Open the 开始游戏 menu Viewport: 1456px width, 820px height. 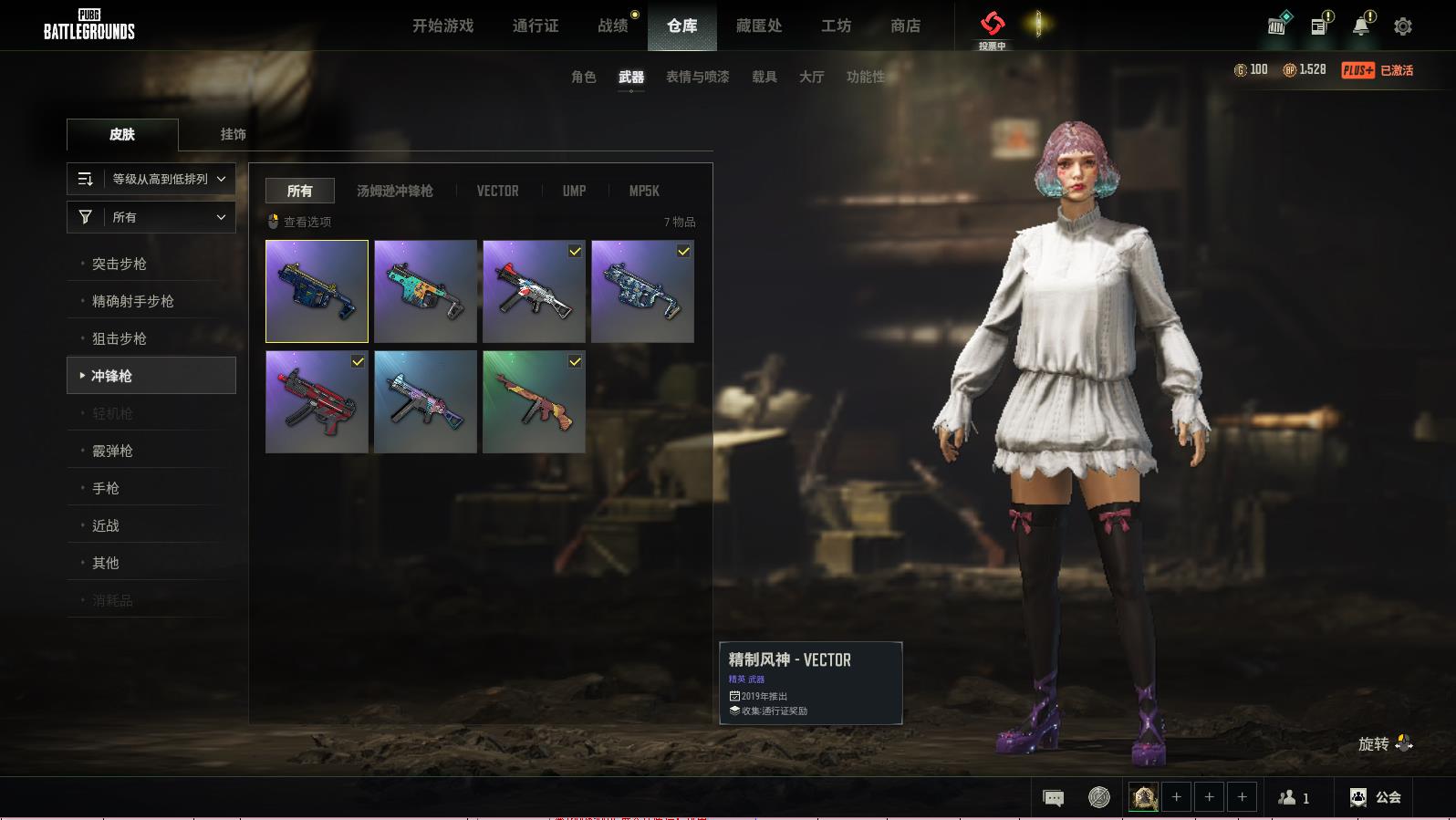click(442, 26)
